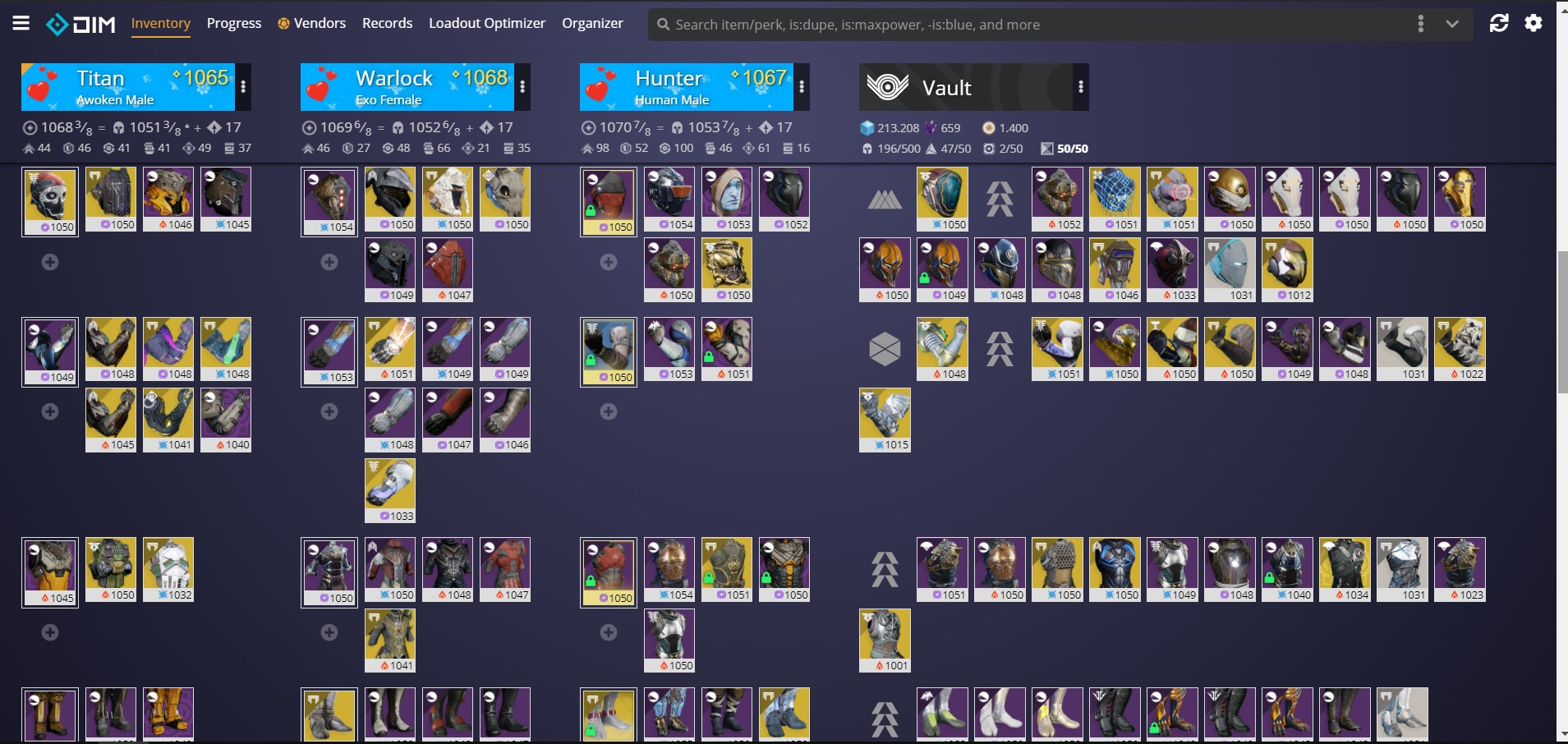This screenshot has height=744, width=1568.
Task: Open the main hamburger menu
Action: pos(22,22)
